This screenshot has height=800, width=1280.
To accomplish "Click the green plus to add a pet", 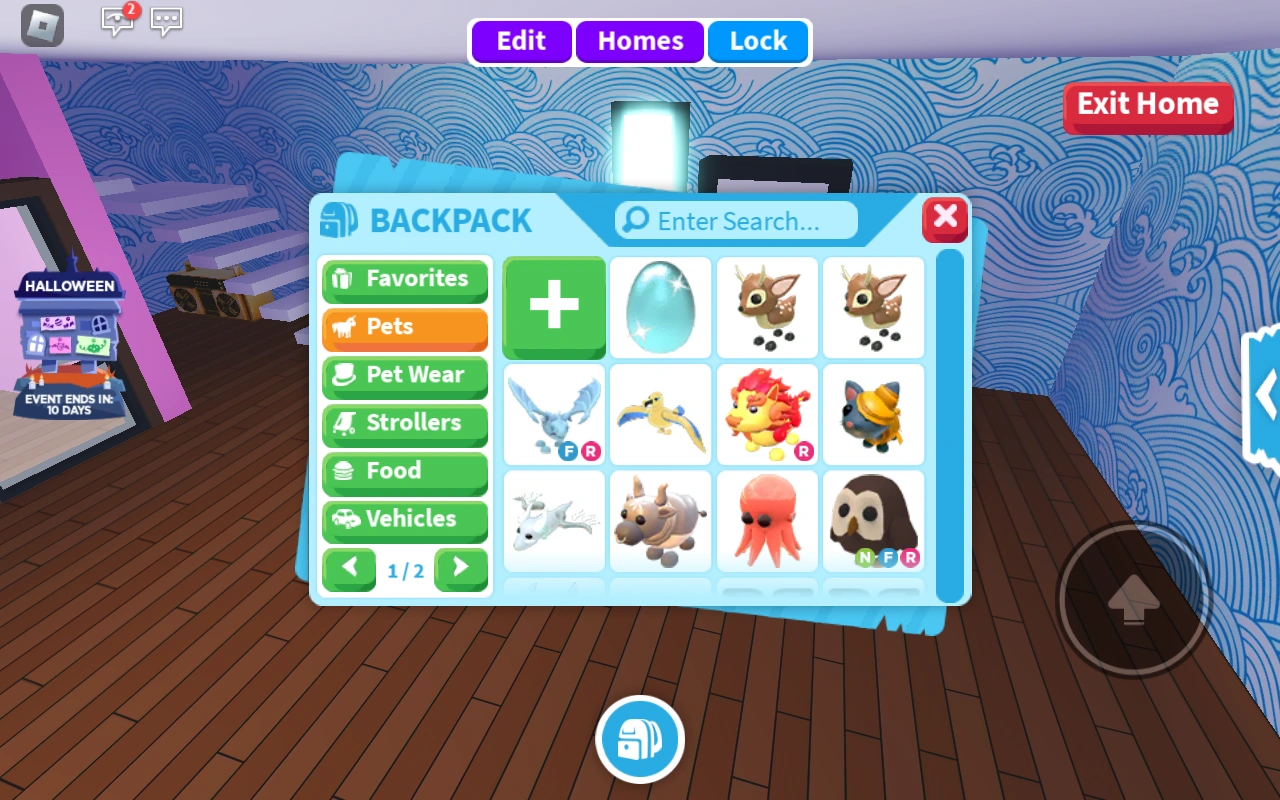I will pos(553,306).
